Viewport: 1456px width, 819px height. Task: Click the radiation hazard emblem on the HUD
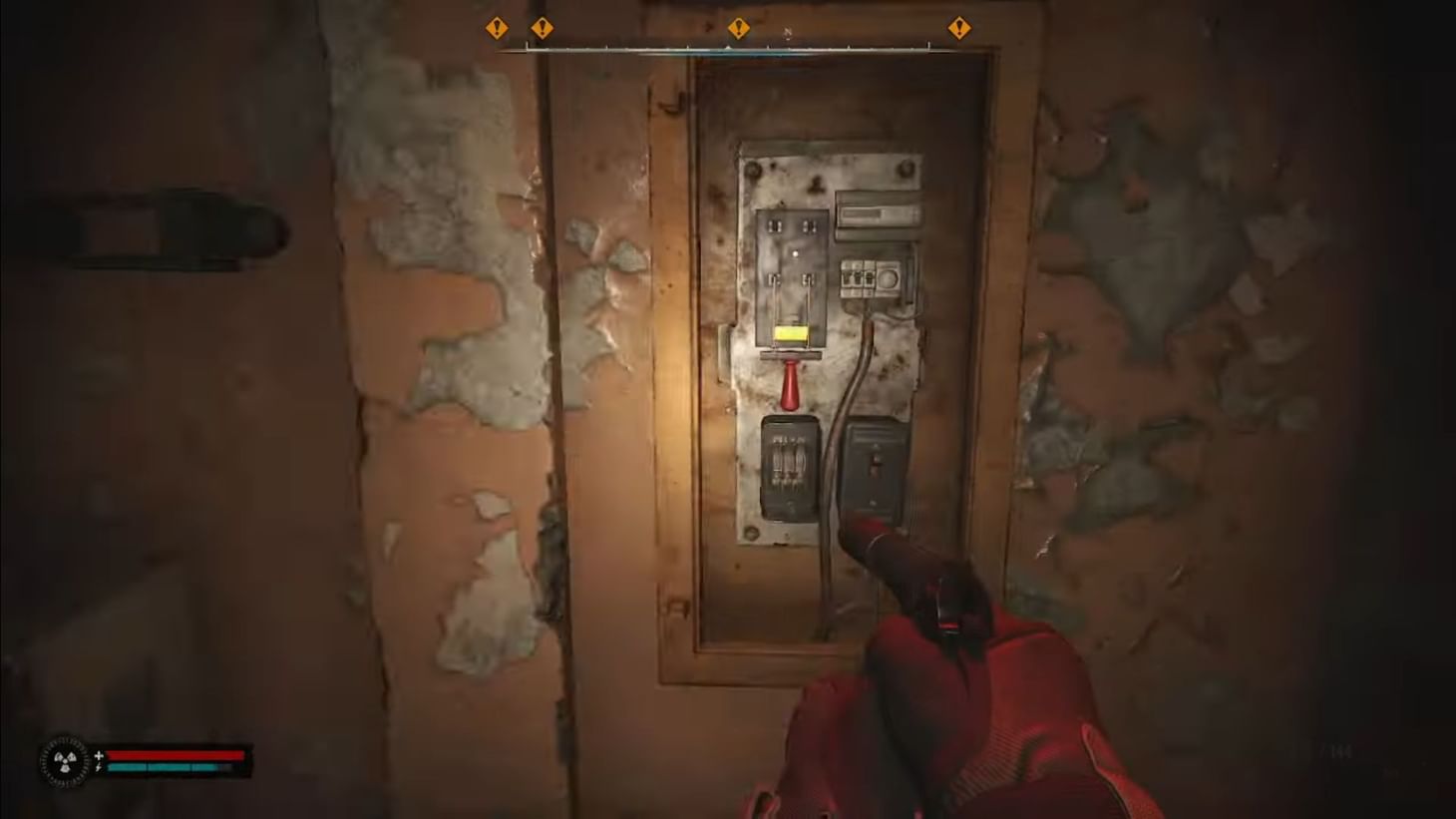[x=65, y=762]
